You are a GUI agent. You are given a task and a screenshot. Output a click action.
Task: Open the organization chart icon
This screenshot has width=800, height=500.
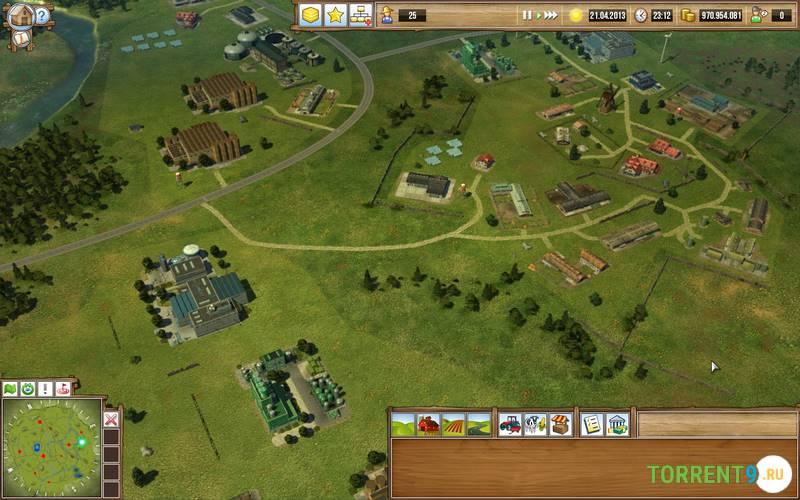point(361,15)
